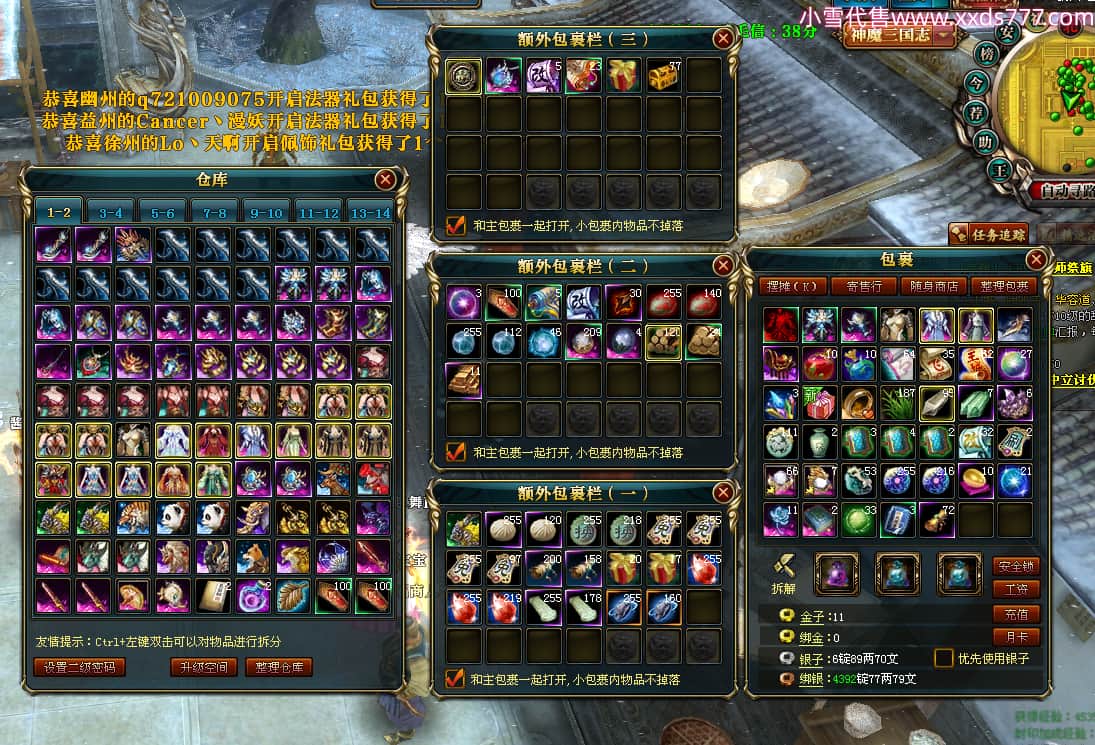Close the 仓库 warehouse window
The height and width of the screenshot is (745, 1095).
tap(385, 180)
